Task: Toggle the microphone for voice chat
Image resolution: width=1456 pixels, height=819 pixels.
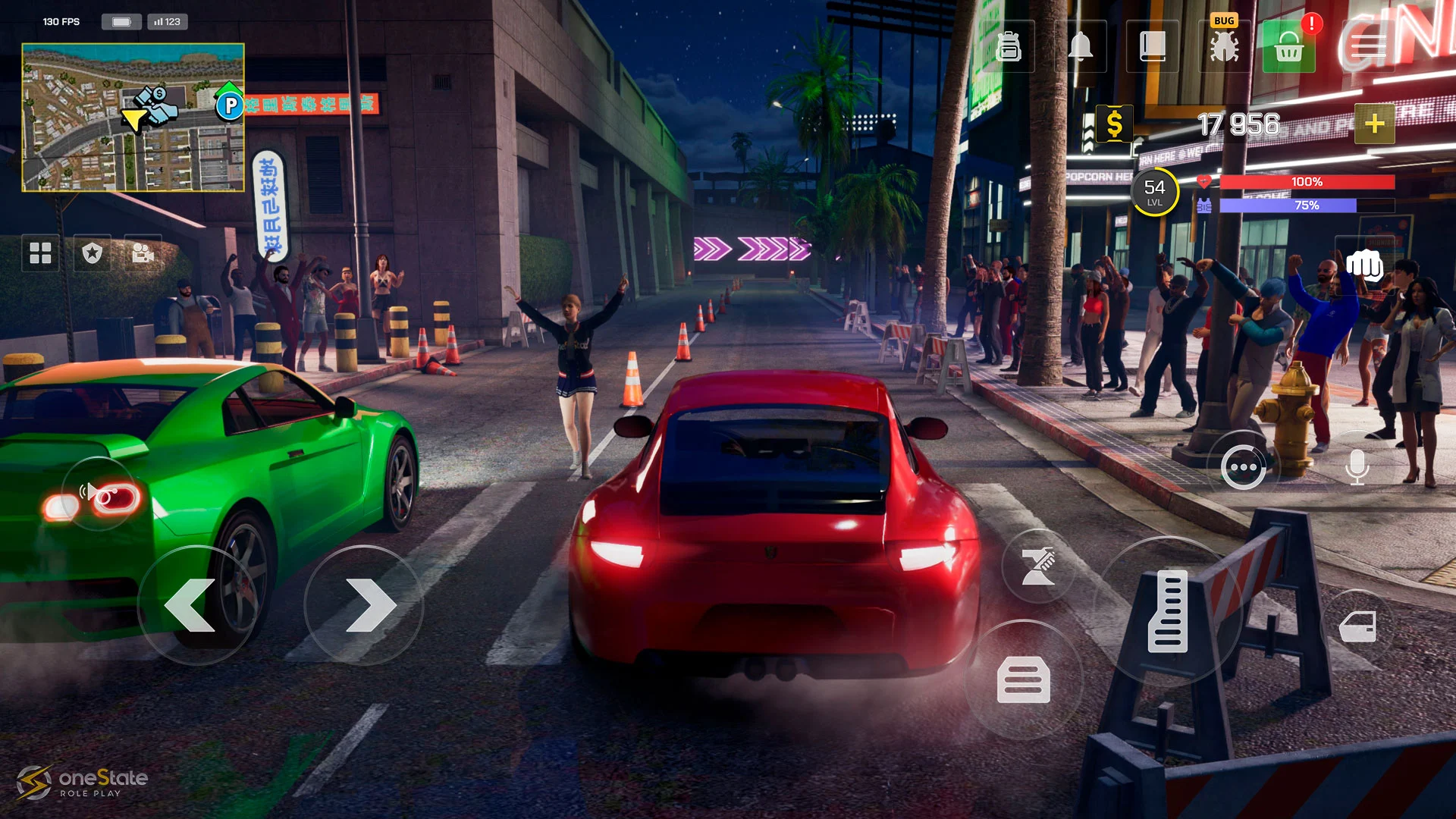Action: coord(1357,467)
